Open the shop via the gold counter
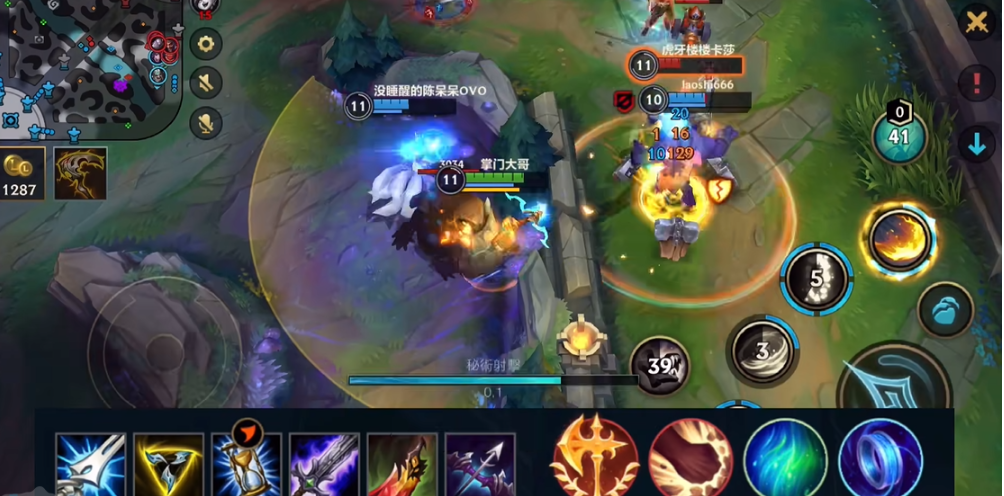Viewport: 1004px width, 496px height. 22,174
